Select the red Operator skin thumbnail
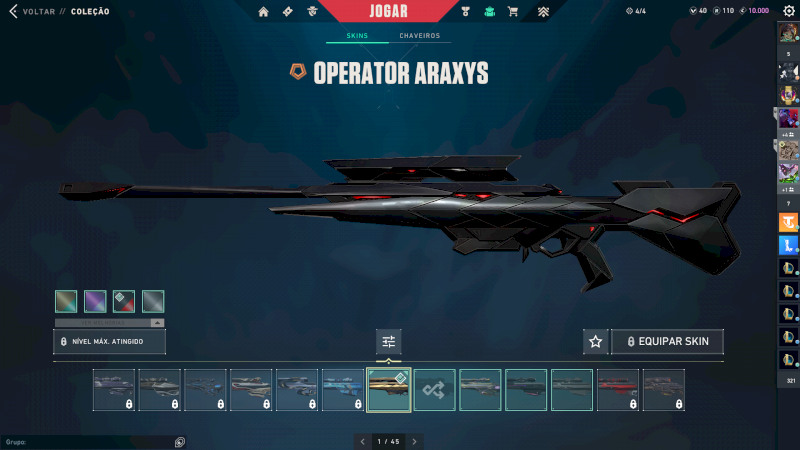This screenshot has height=450, width=800. point(618,390)
